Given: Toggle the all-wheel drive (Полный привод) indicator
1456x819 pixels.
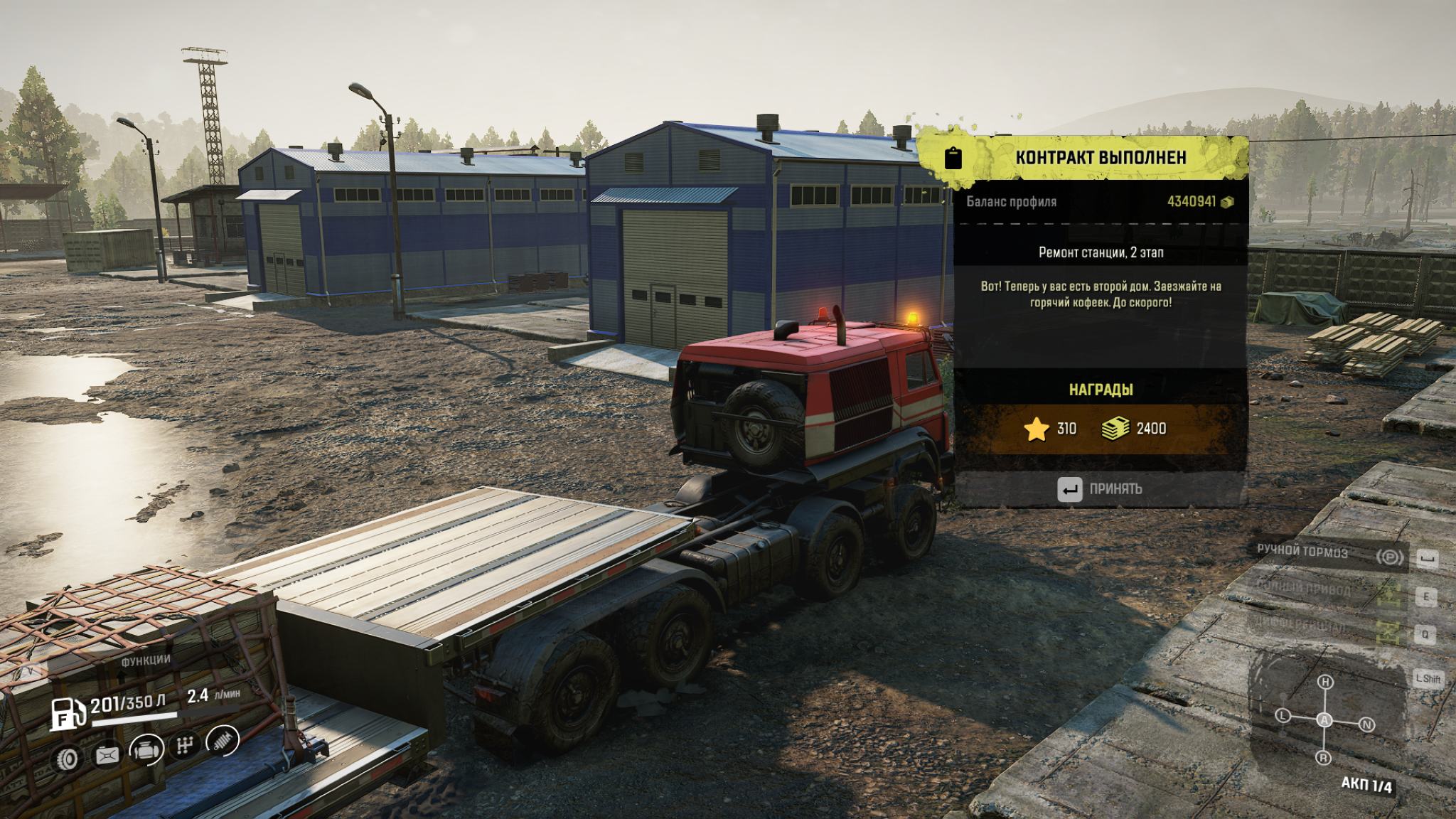Looking at the screenshot, I should coord(1388,593).
